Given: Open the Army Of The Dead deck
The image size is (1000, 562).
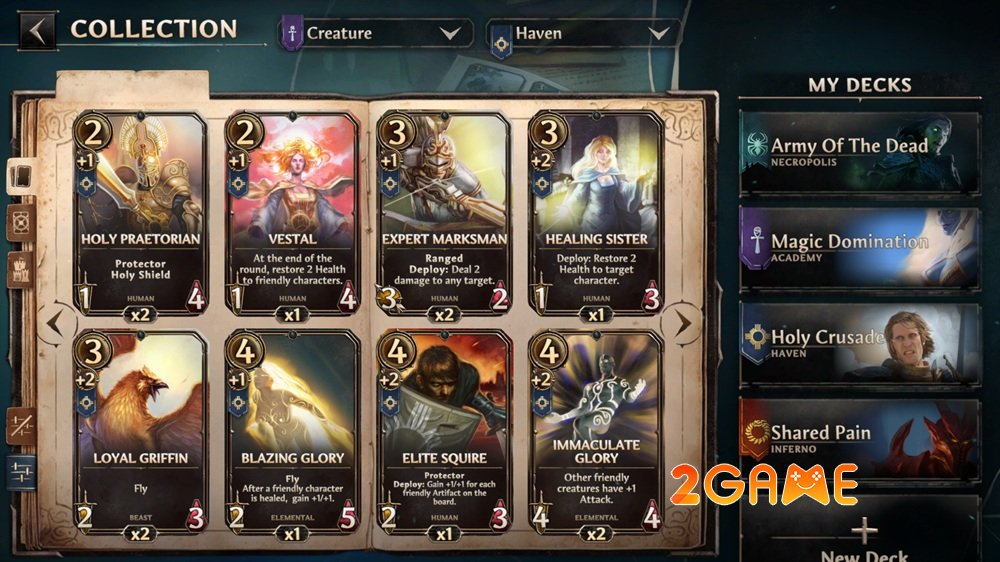Looking at the screenshot, I should point(859,153).
